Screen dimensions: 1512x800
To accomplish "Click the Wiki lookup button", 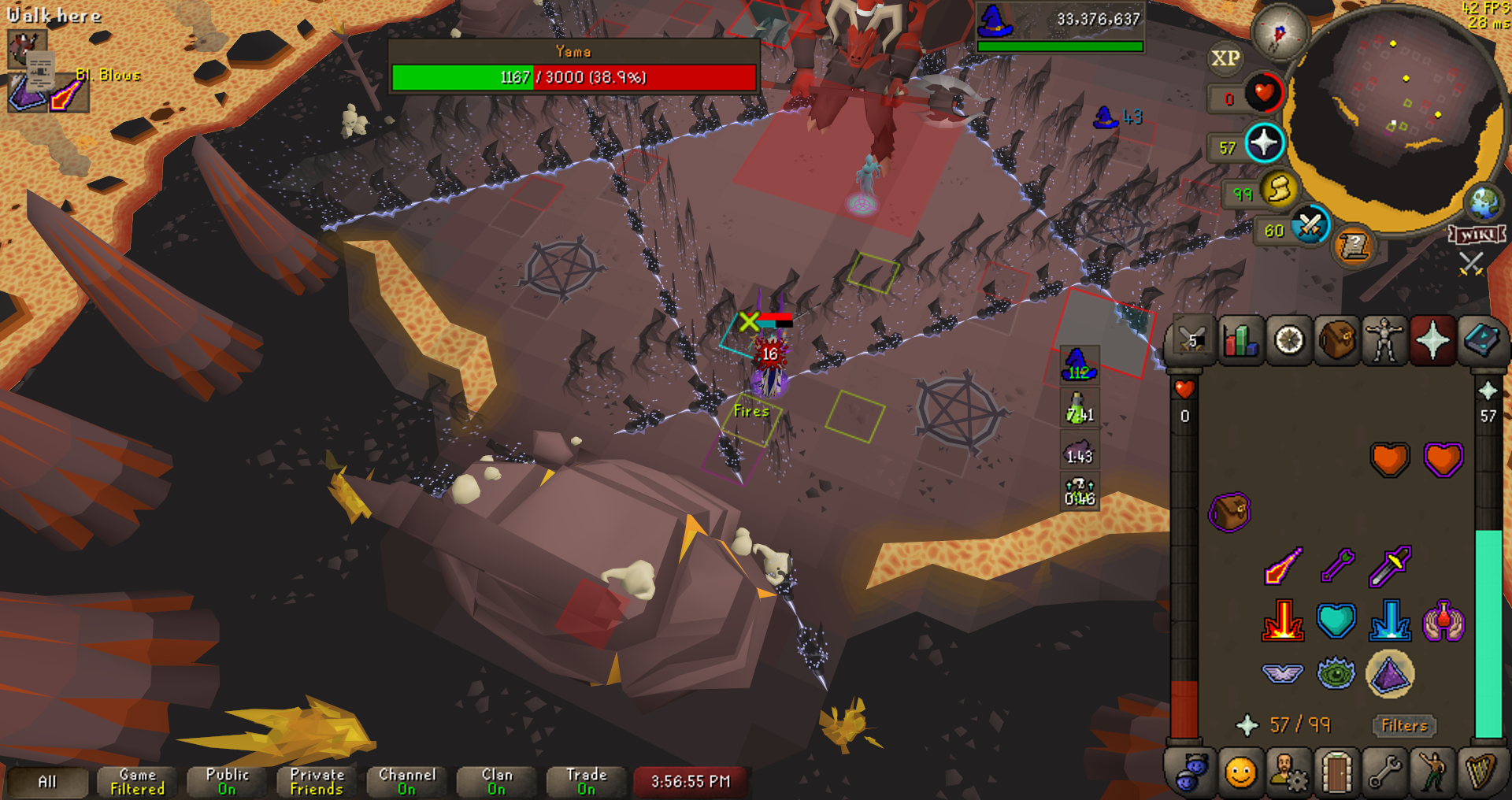I will pyautogui.click(x=1477, y=235).
